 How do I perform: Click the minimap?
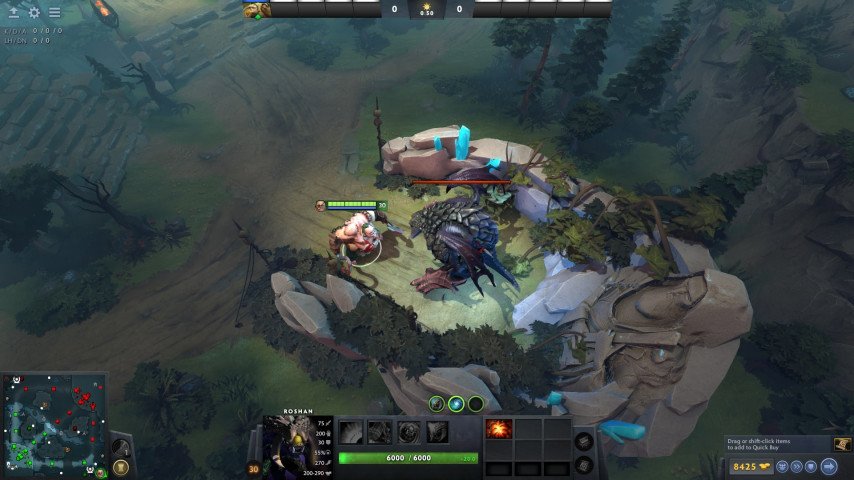(54, 425)
